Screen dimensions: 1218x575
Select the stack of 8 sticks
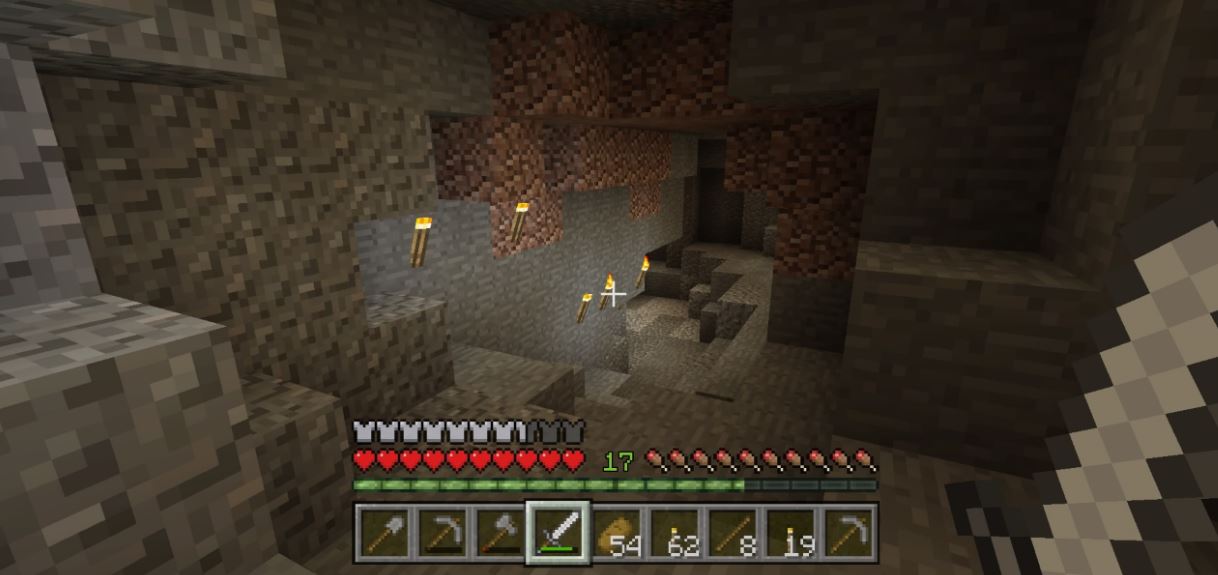click(x=733, y=533)
